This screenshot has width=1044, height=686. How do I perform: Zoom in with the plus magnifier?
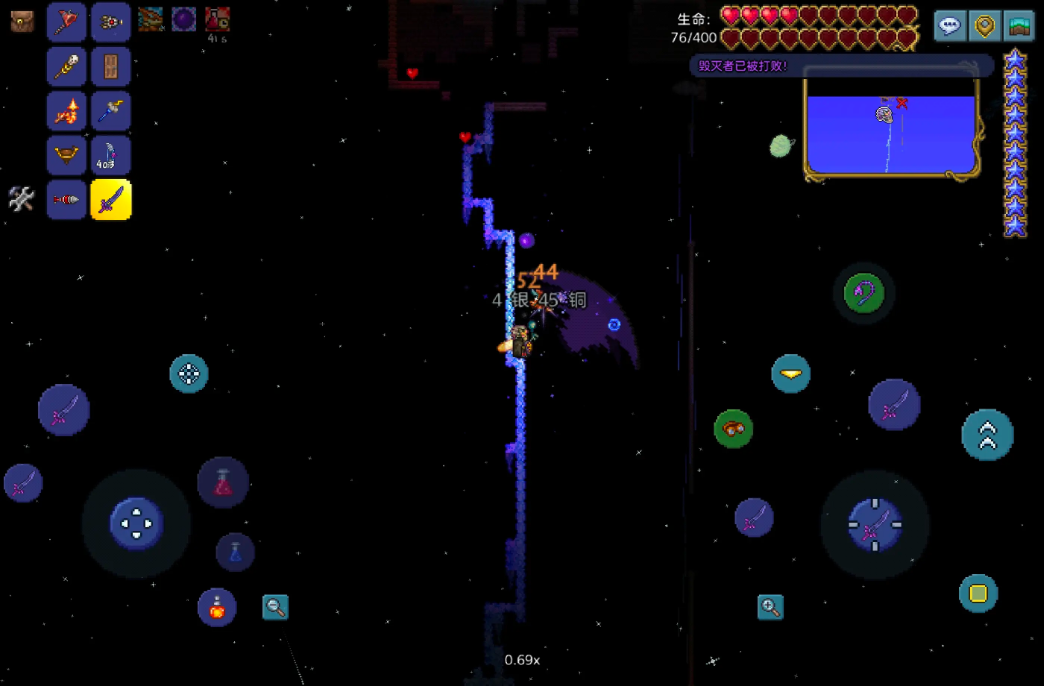[x=770, y=606]
